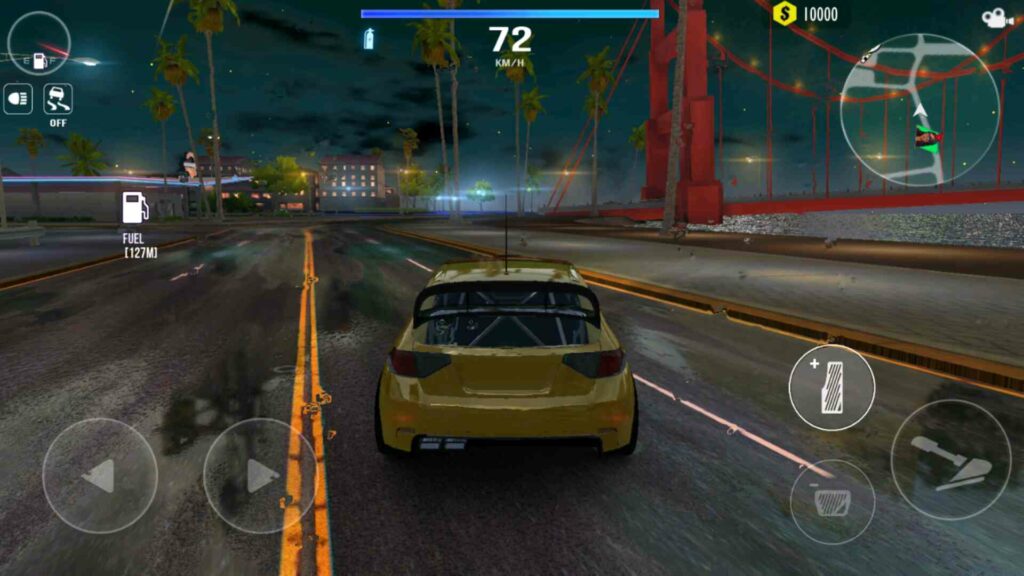Toggle the headlights icon

18,99
